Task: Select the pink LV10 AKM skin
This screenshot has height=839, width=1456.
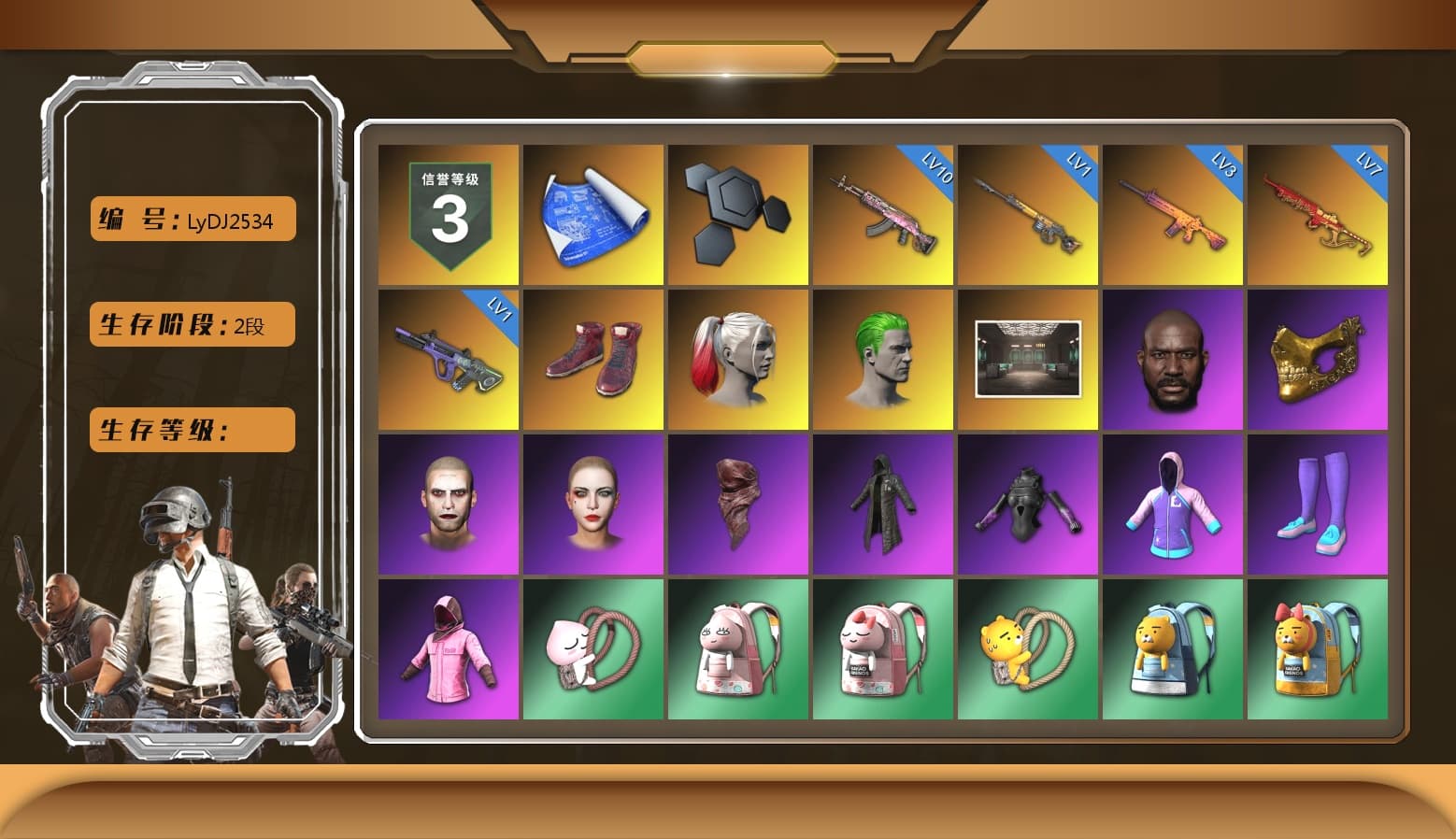Action: [883, 213]
